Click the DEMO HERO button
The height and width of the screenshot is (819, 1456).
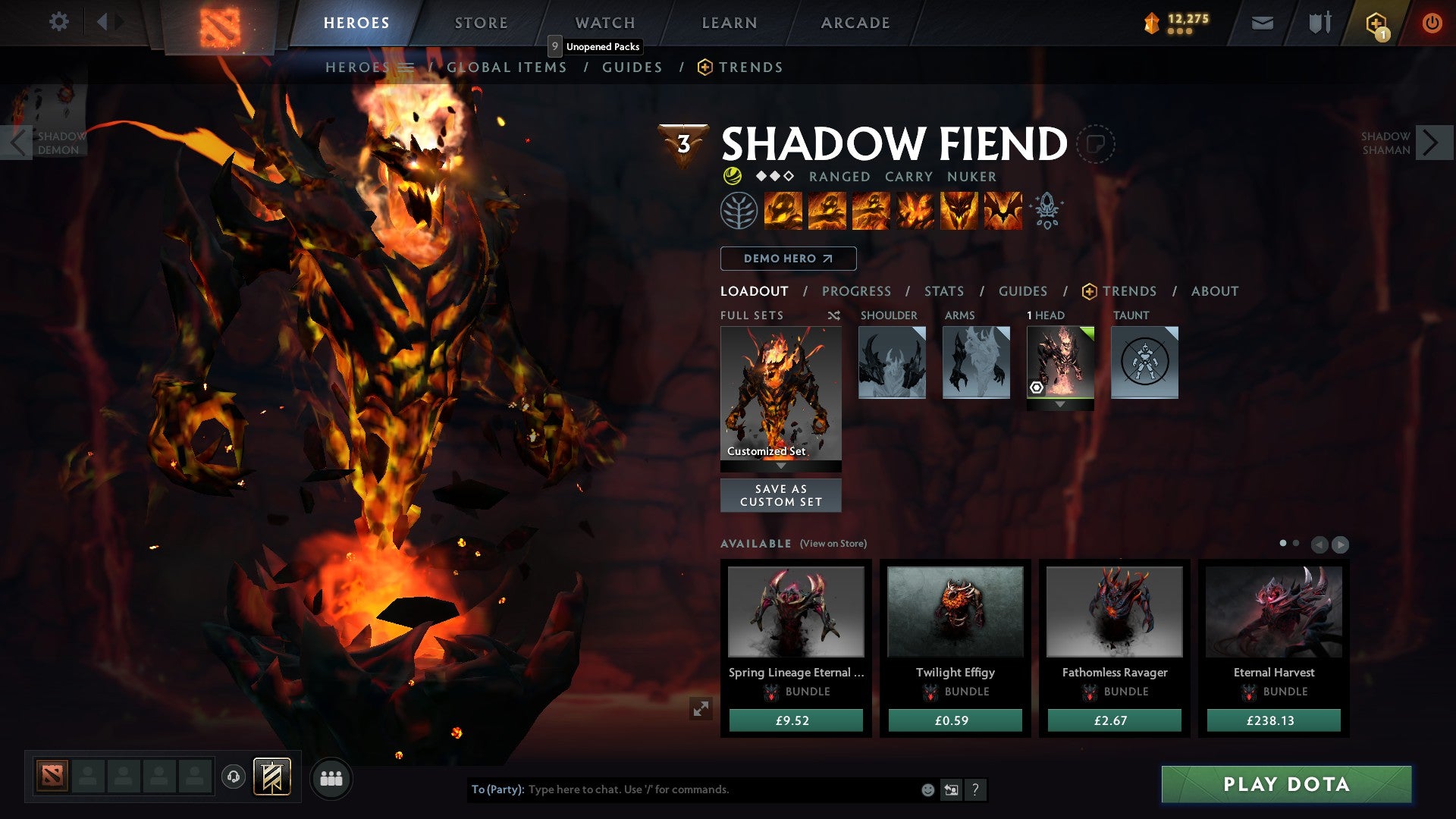coord(787,259)
